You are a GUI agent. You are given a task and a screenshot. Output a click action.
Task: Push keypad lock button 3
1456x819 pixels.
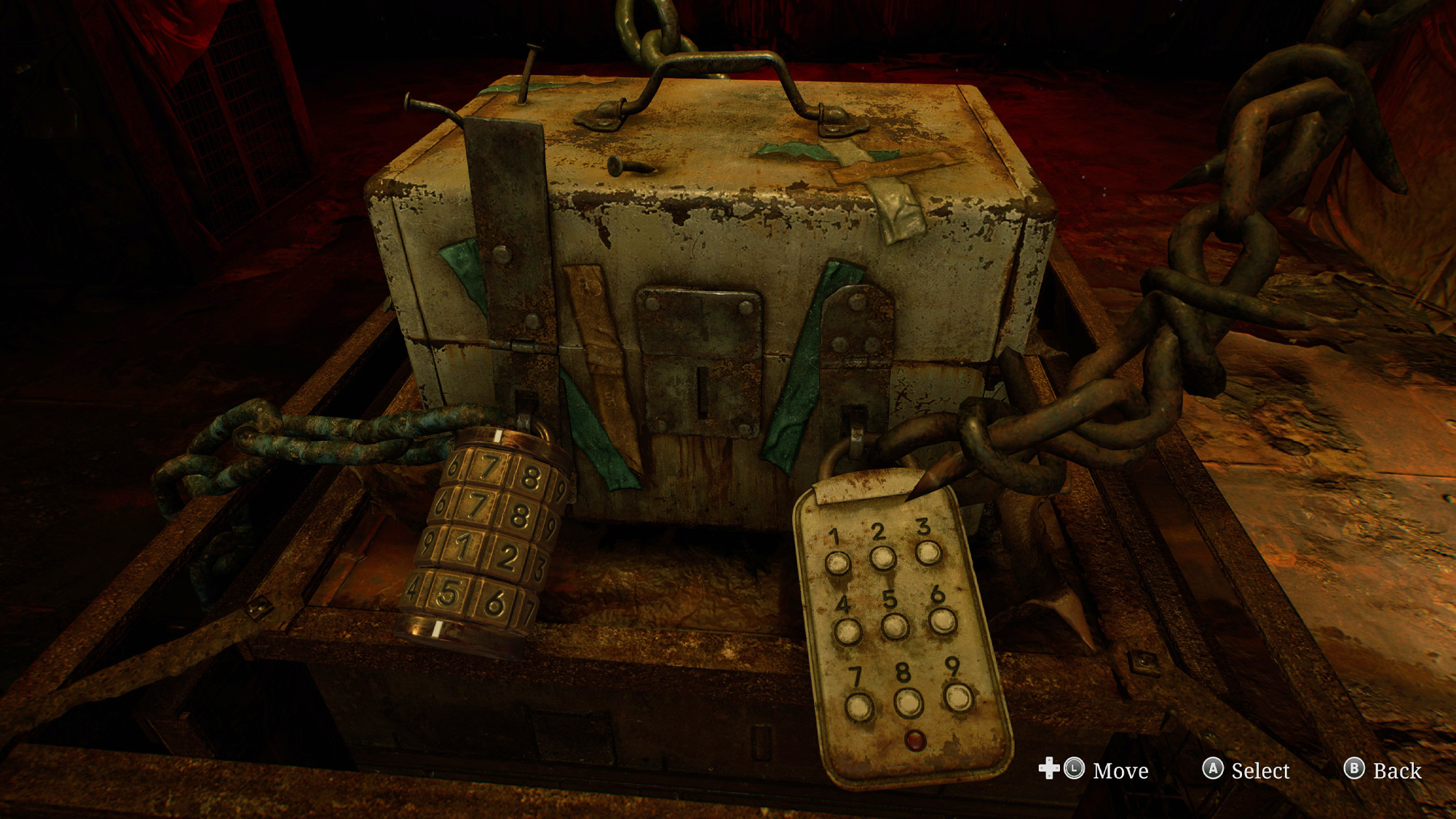pyautogui.click(x=928, y=553)
